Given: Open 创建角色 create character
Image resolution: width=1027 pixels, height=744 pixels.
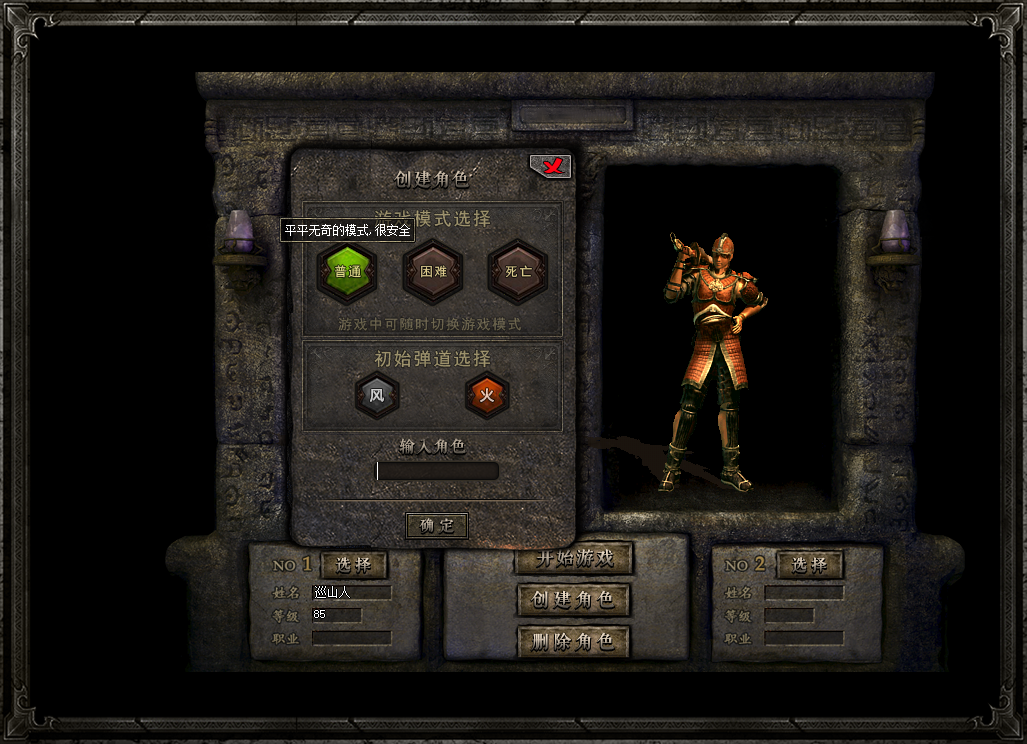Looking at the screenshot, I should [574, 600].
